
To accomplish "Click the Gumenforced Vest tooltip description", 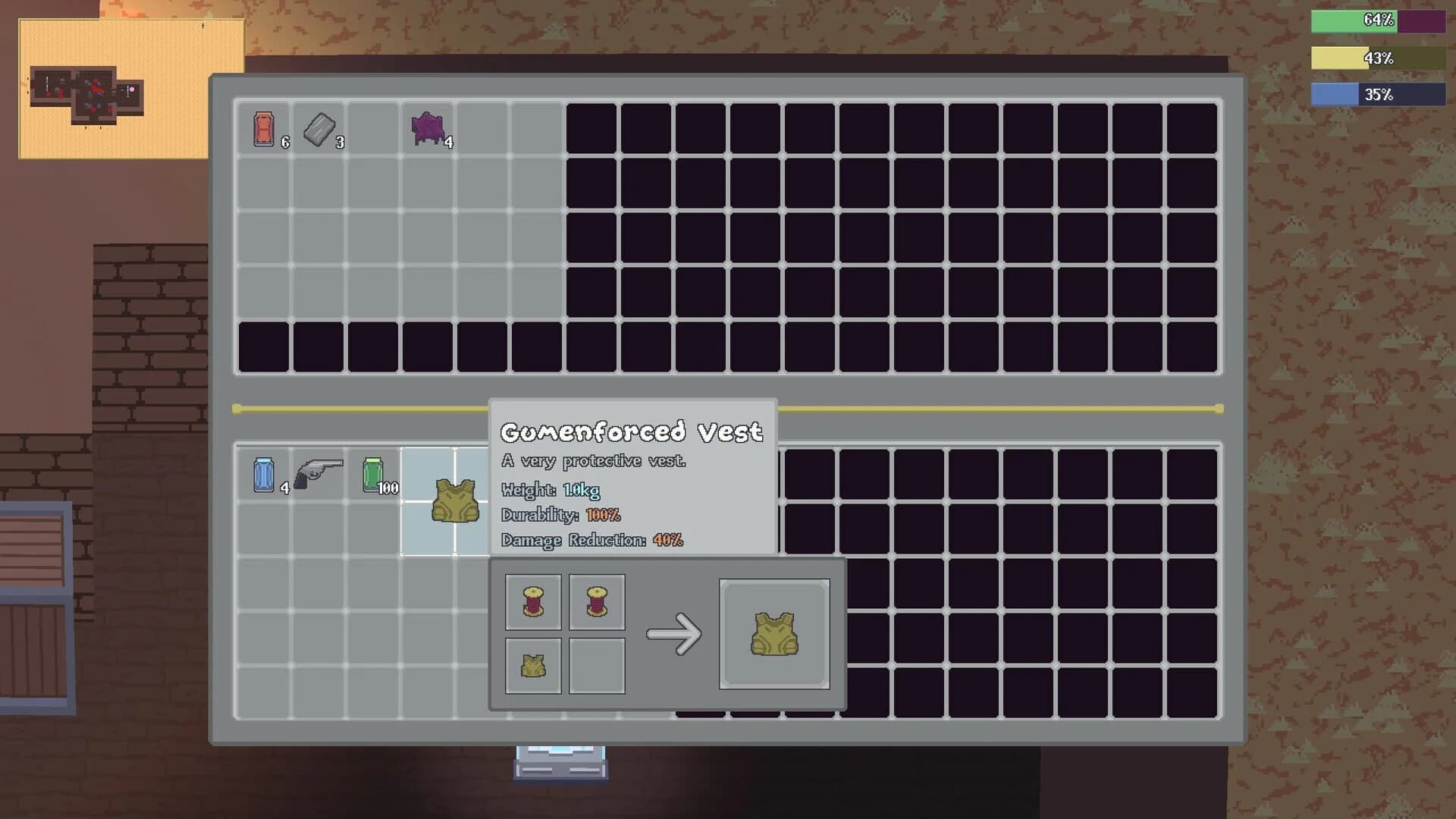I will click(x=594, y=460).
